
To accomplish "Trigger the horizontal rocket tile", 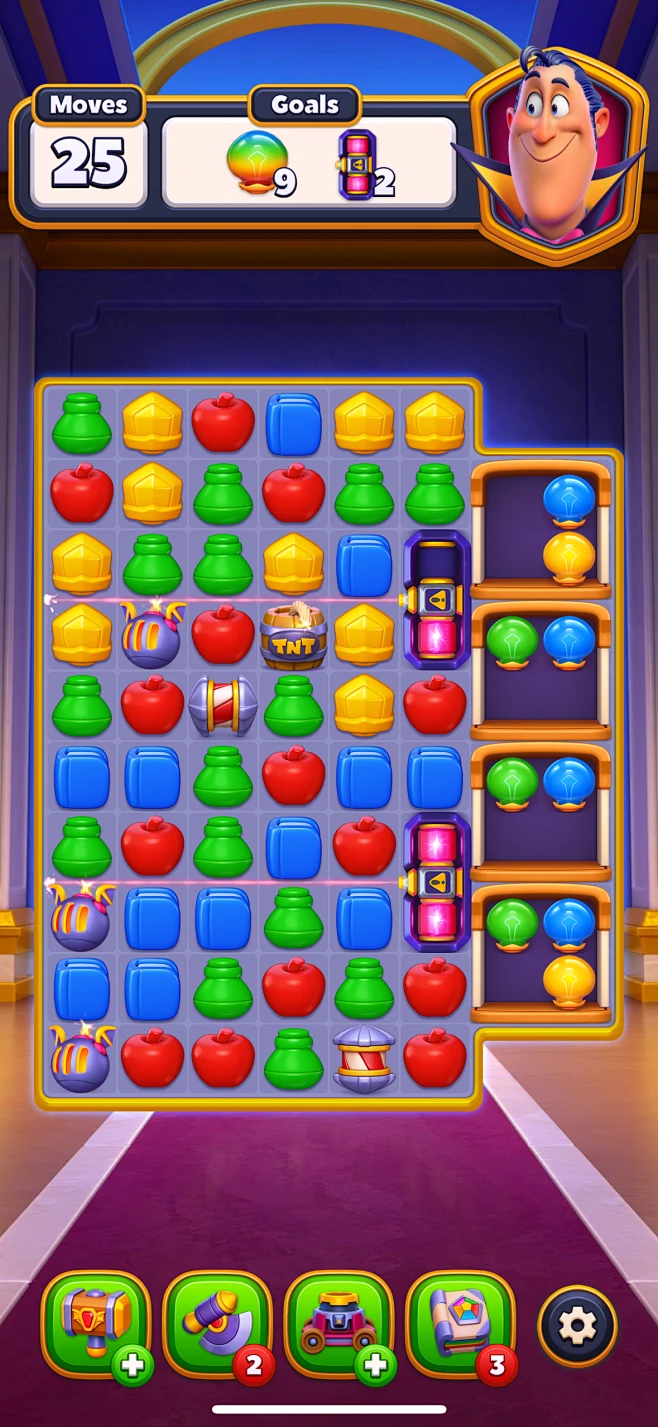I will [x=223, y=705].
